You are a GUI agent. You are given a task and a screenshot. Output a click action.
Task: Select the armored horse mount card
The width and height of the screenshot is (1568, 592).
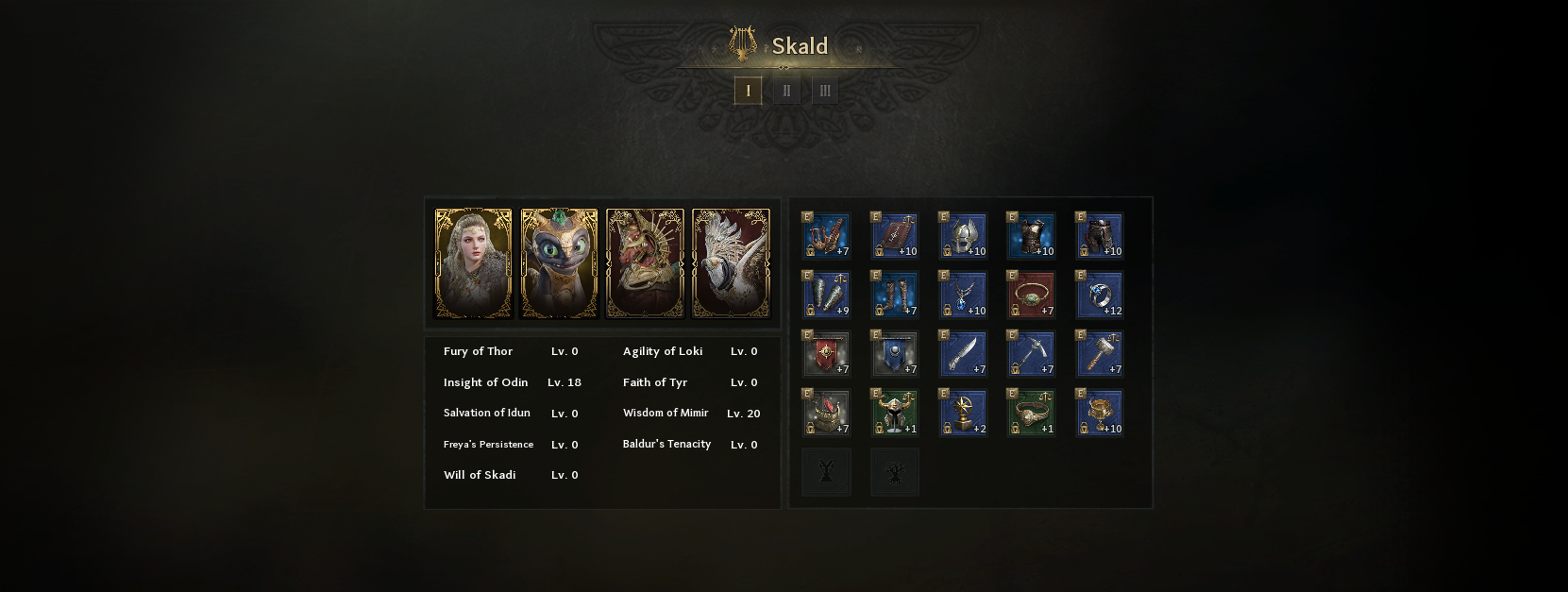(645, 263)
